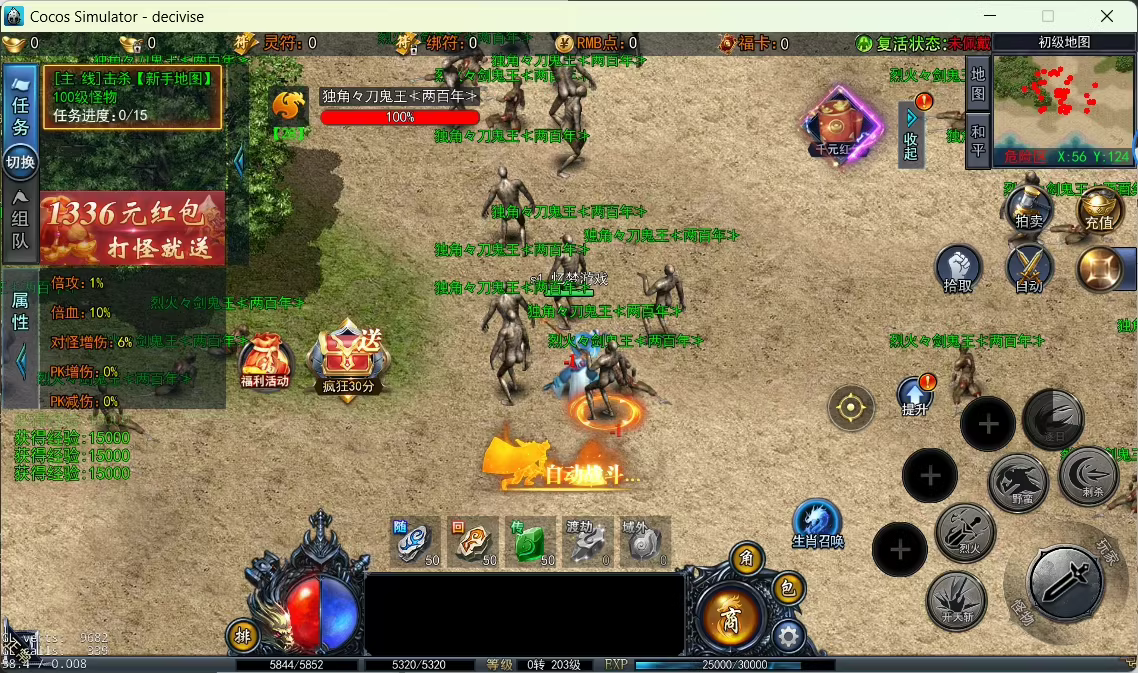1138x673 pixels.
Task: Cast the 开天斩 skill
Action: (955, 600)
